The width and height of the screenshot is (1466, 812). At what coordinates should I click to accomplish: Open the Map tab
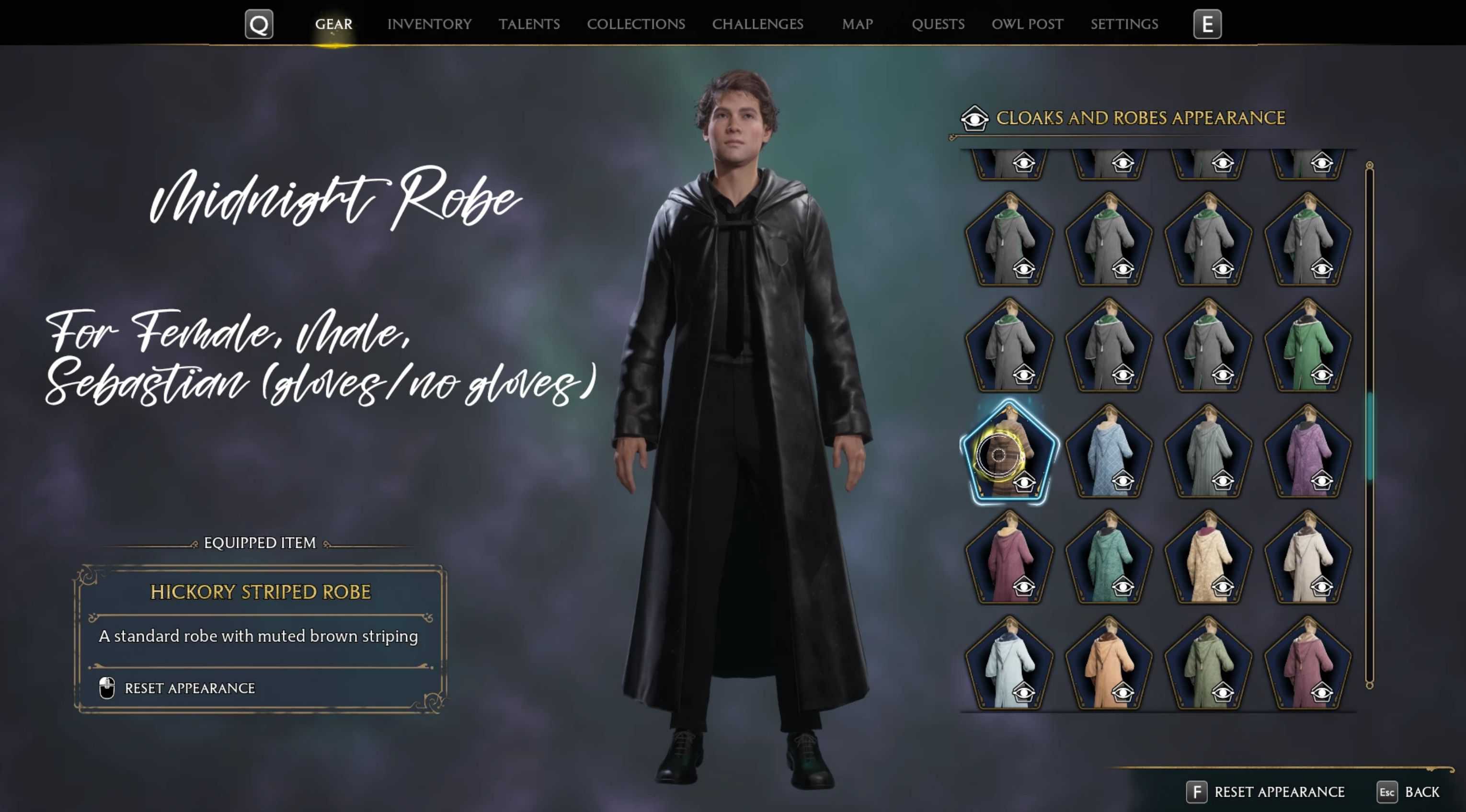pyautogui.click(x=857, y=24)
